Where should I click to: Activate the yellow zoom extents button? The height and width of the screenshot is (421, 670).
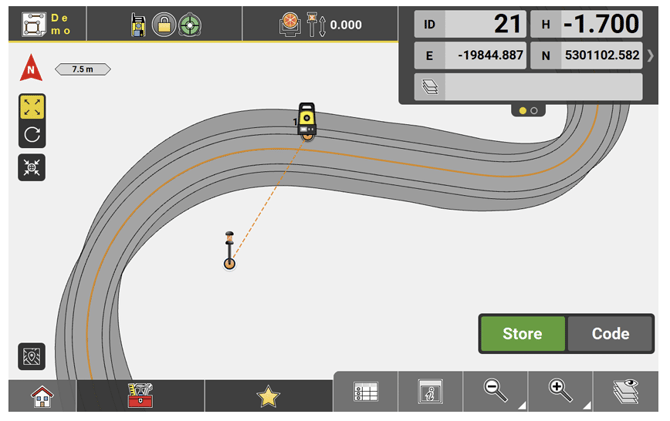pos(32,107)
